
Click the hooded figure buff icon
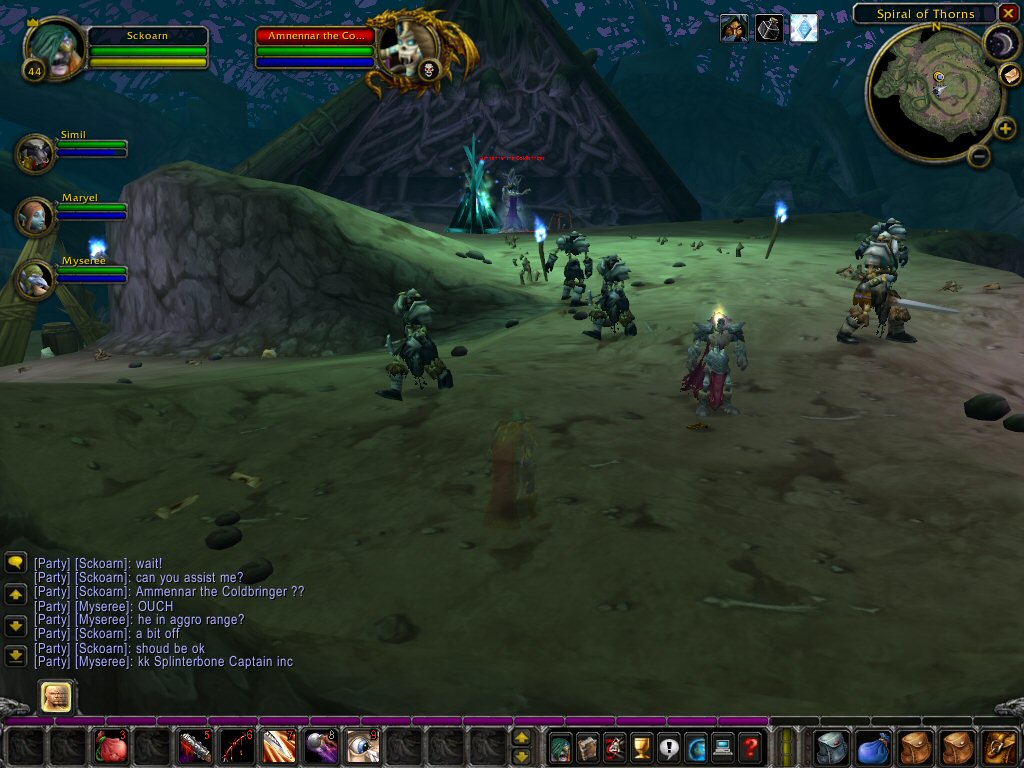point(733,28)
